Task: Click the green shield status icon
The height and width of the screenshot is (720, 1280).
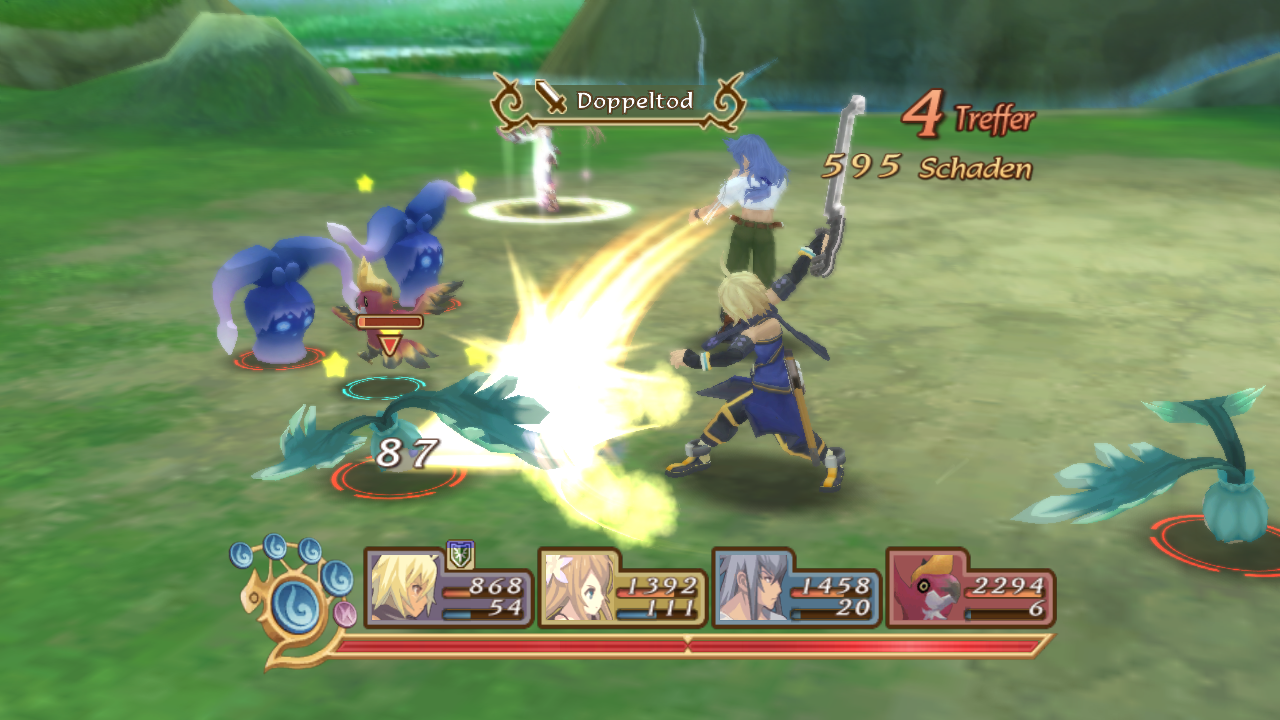Action: [460, 553]
